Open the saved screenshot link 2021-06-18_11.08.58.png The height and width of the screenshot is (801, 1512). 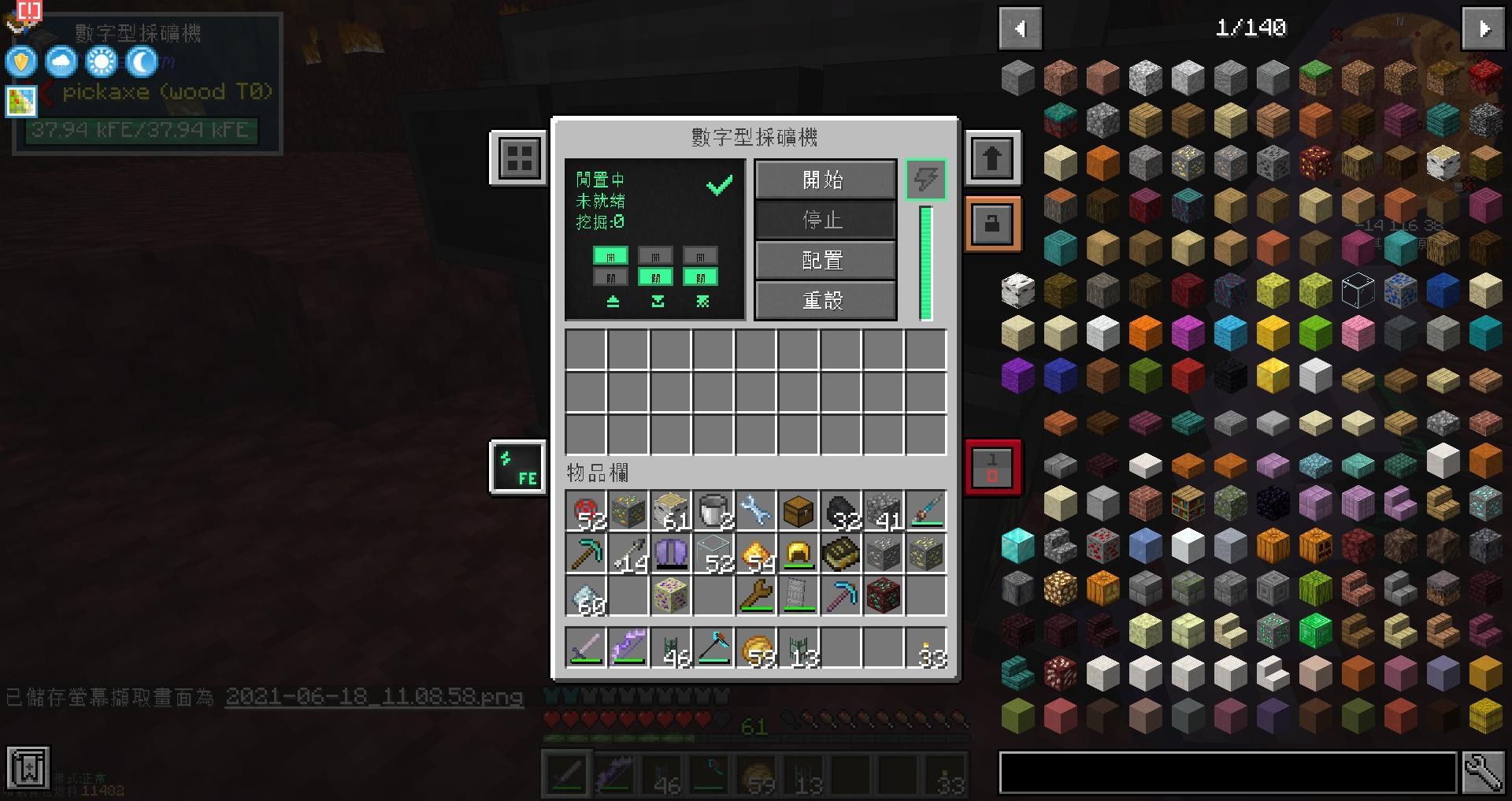click(374, 698)
